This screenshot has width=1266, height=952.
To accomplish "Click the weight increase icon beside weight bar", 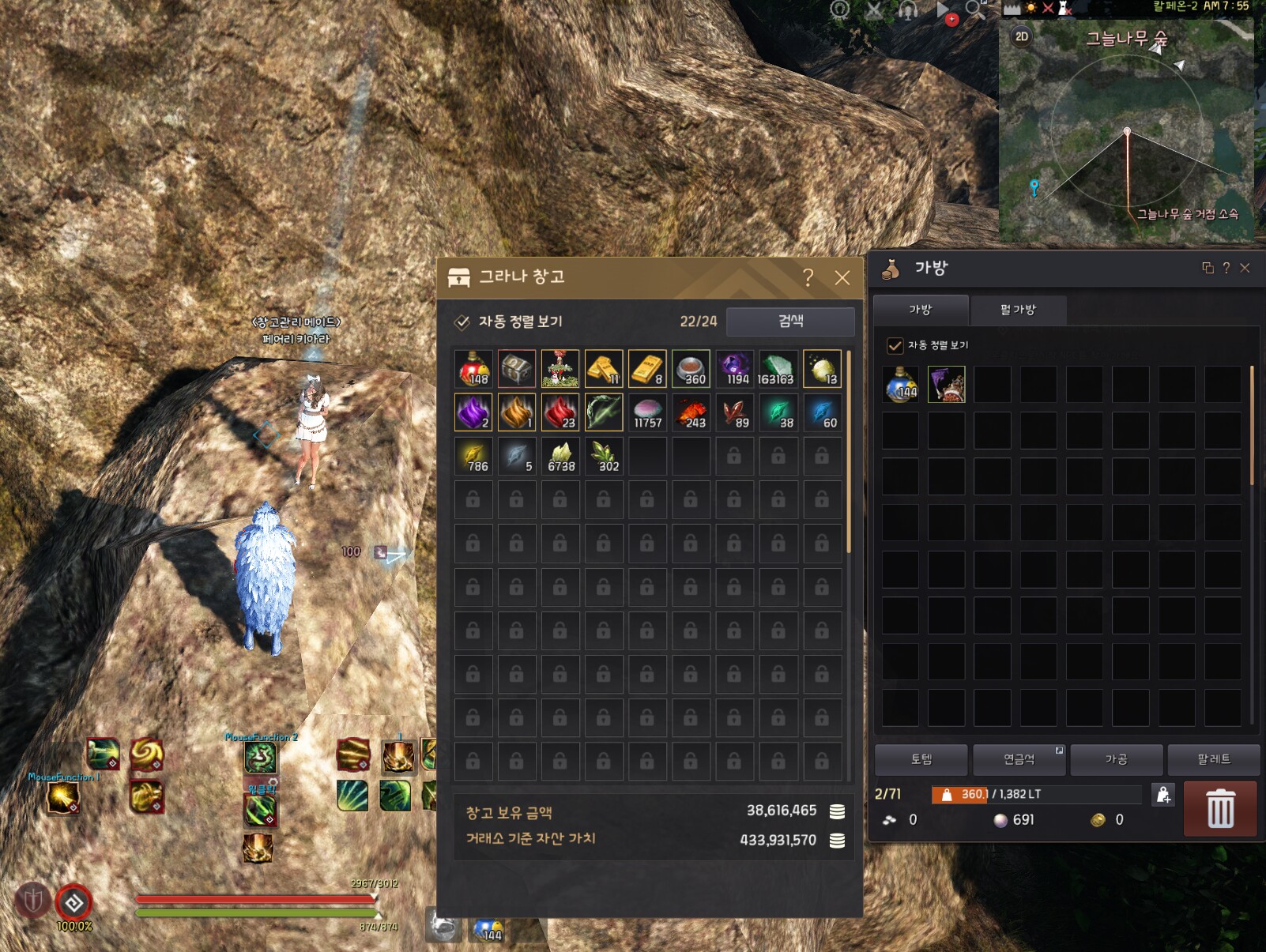I will point(1162,795).
